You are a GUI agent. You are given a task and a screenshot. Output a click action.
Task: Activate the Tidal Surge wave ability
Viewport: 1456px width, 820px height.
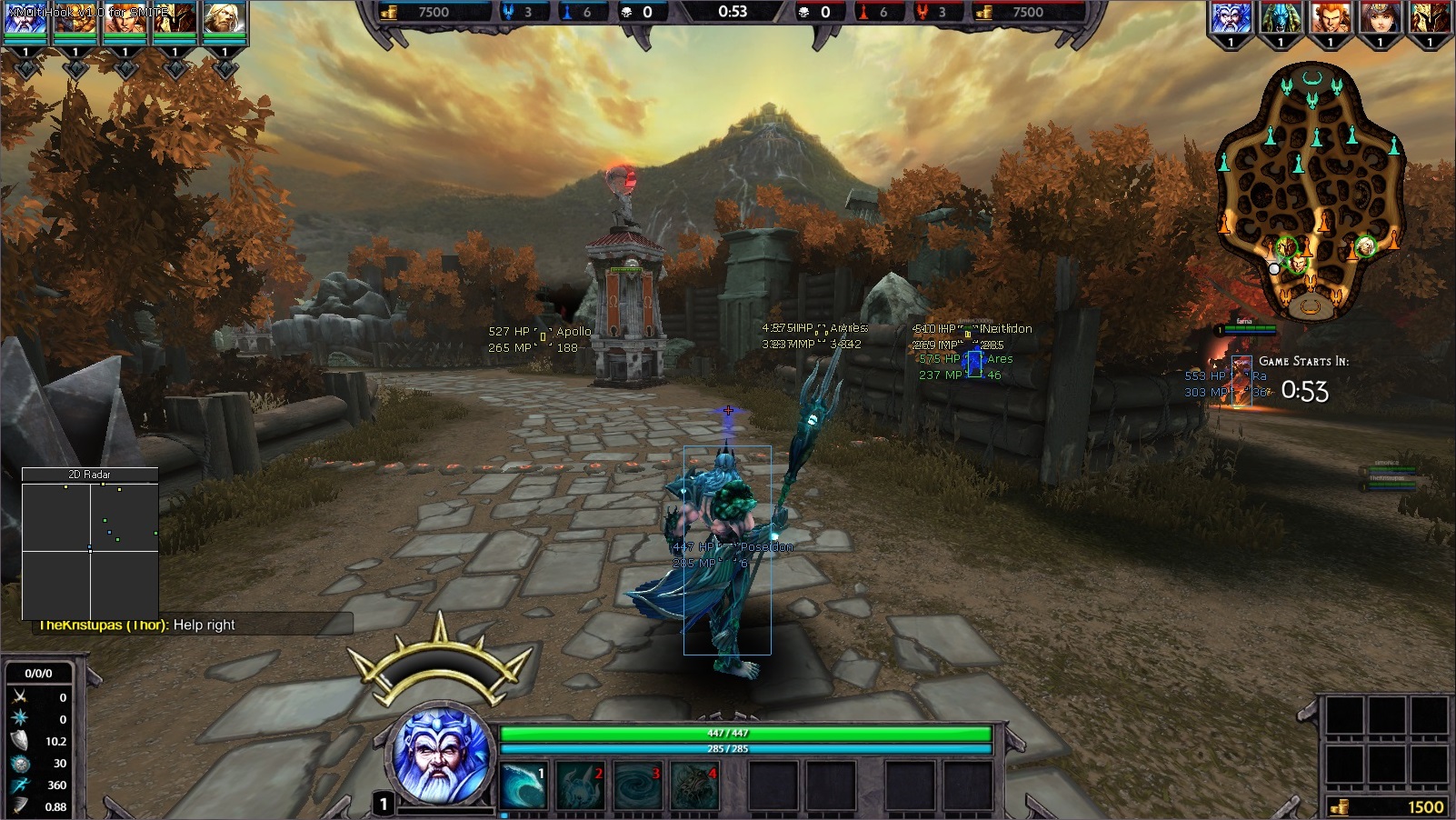[524, 785]
